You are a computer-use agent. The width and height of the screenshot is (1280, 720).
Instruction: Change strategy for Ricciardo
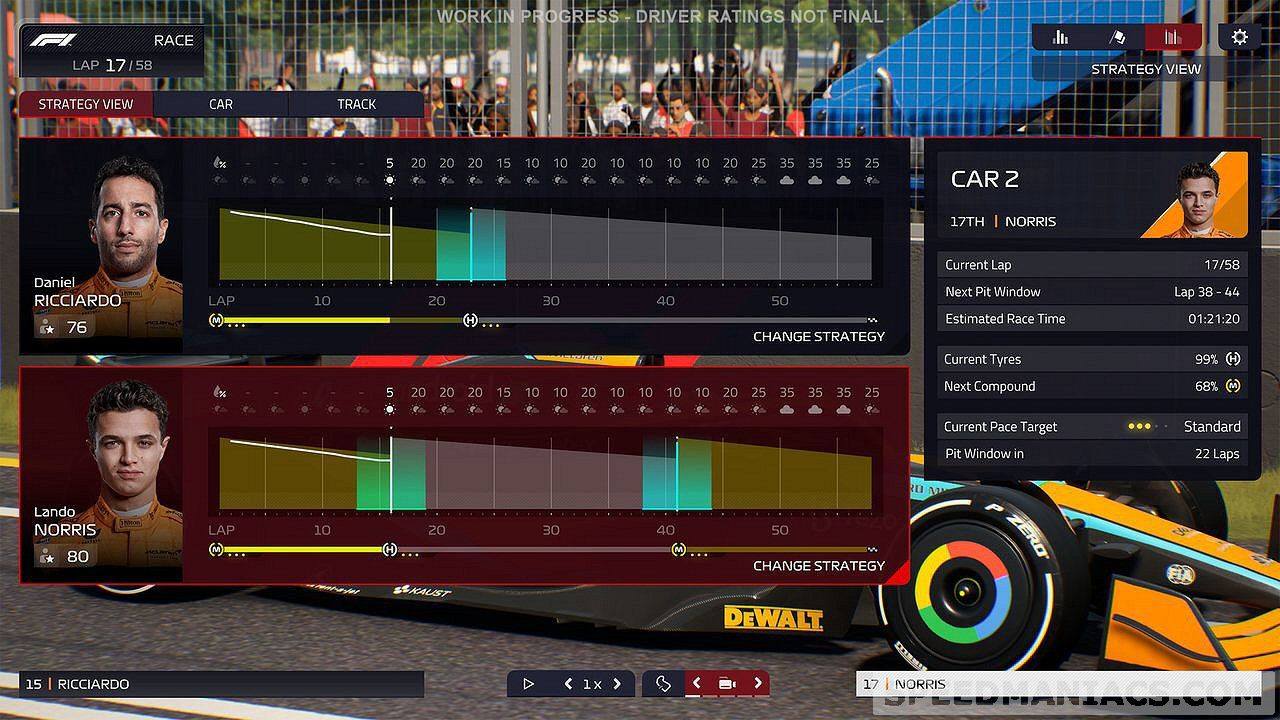[818, 336]
